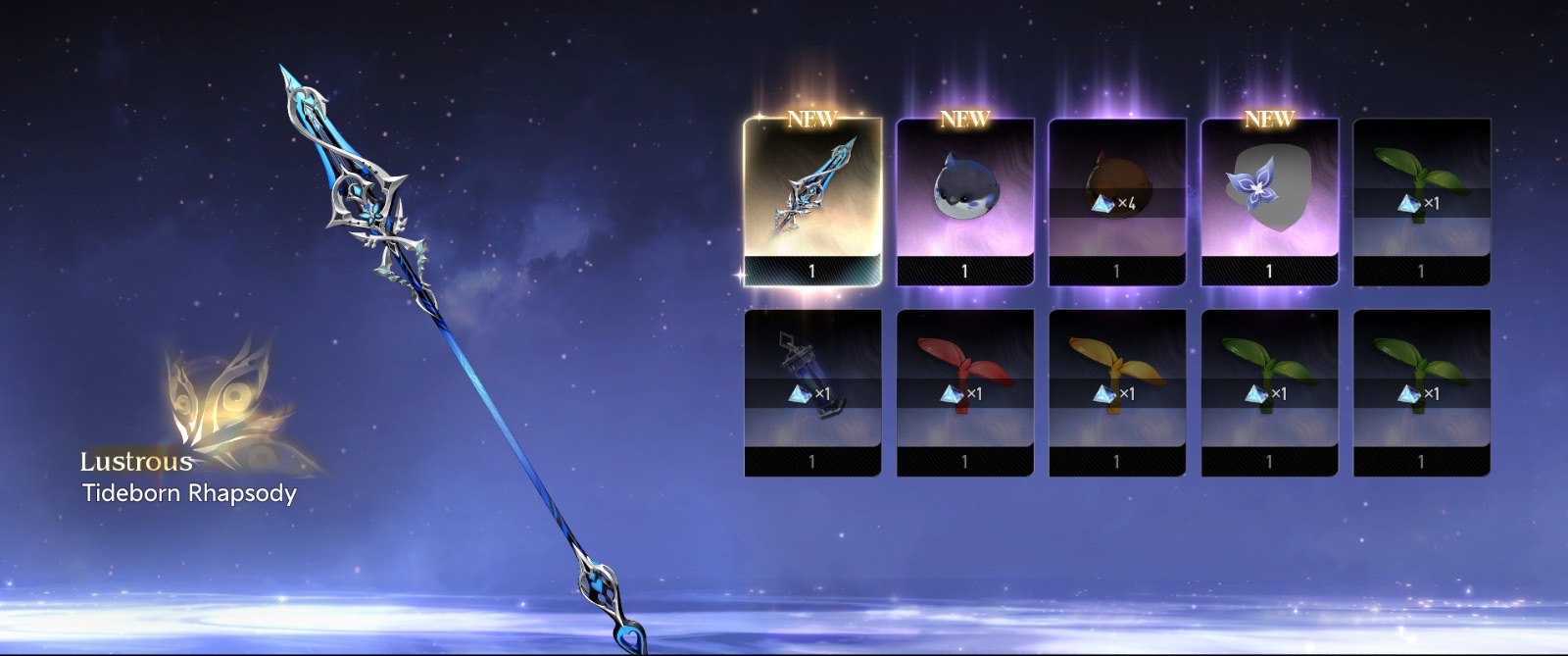Choose the brown item card marked x4

point(1116,201)
